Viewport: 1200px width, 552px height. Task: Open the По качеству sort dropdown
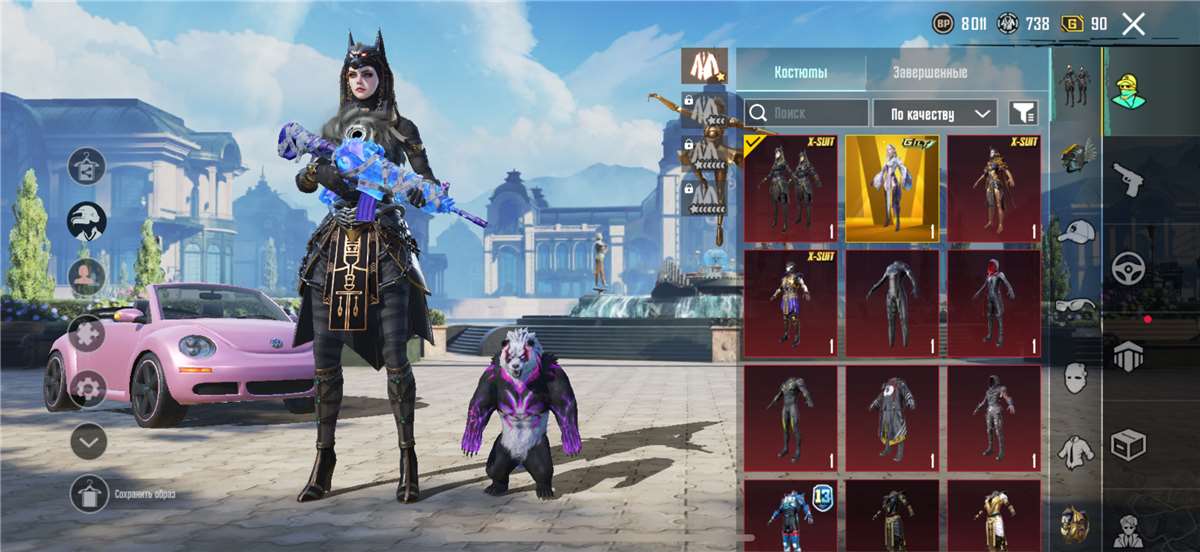[934, 113]
